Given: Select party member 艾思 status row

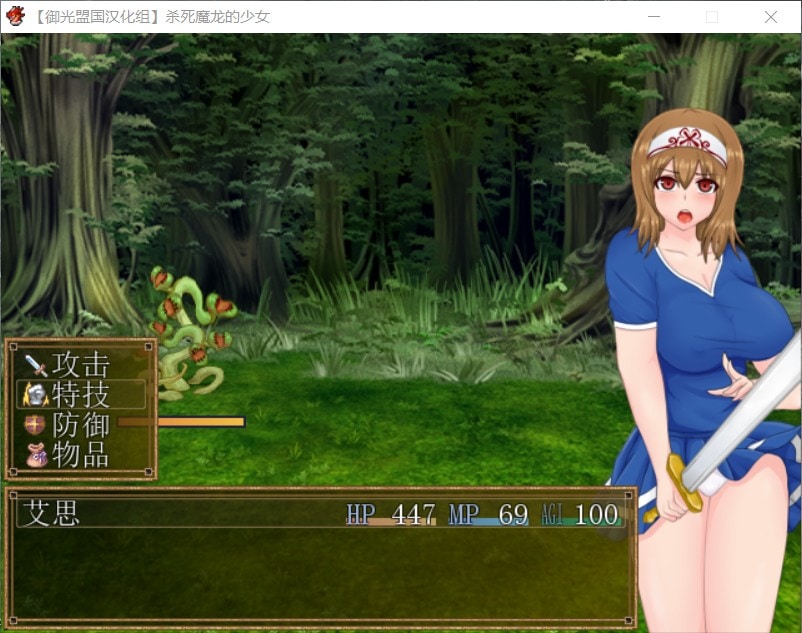Looking at the screenshot, I should (x=320, y=514).
